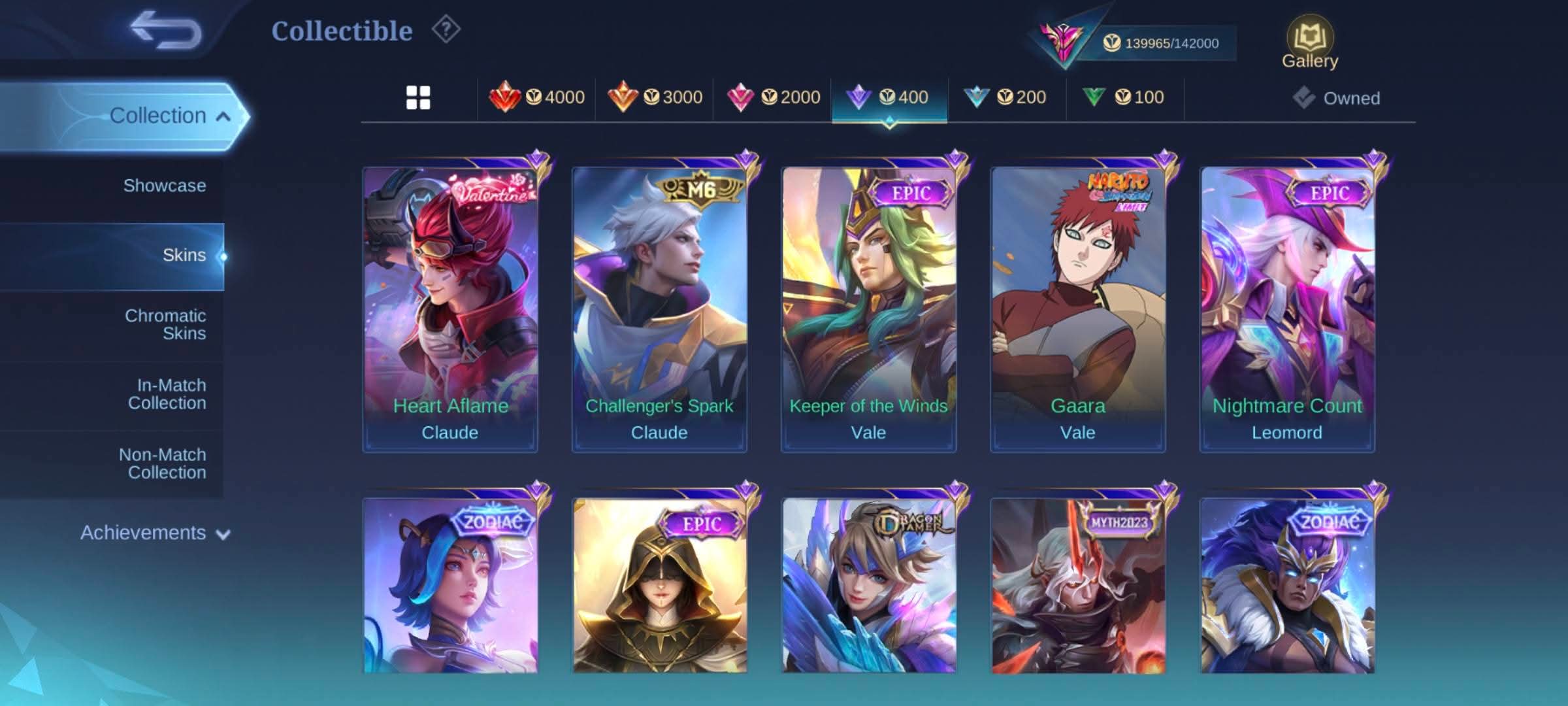Image resolution: width=1568 pixels, height=706 pixels.
Task: Open the Showcase section
Action: (x=164, y=186)
